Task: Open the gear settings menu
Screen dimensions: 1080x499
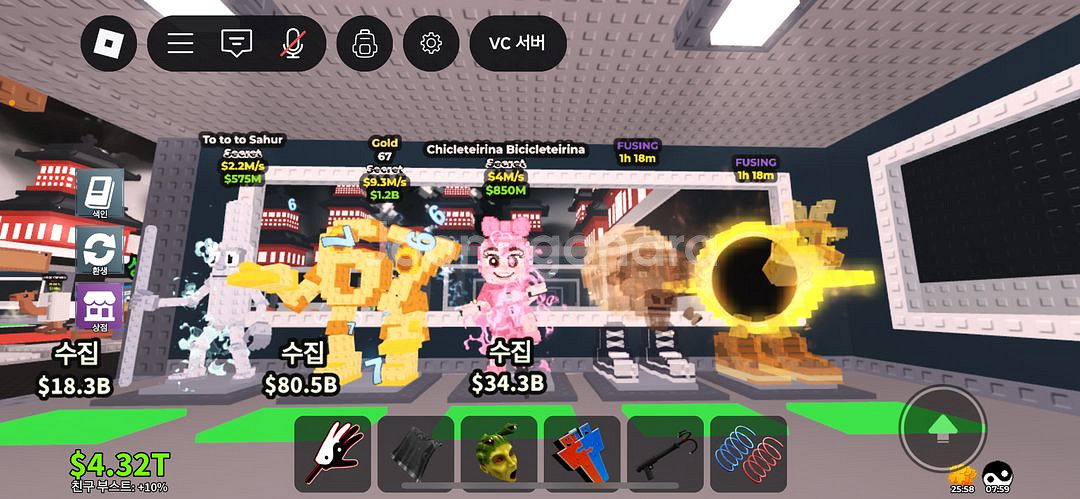Action: pos(431,44)
